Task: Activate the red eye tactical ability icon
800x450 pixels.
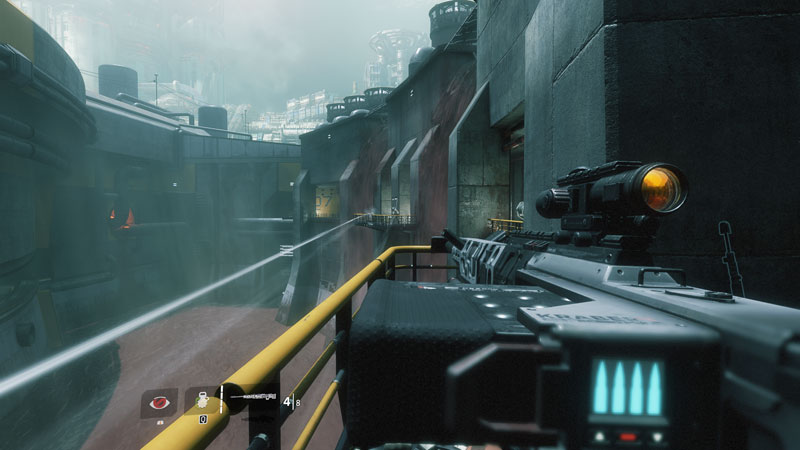Action: pyautogui.click(x=159, y=401)
